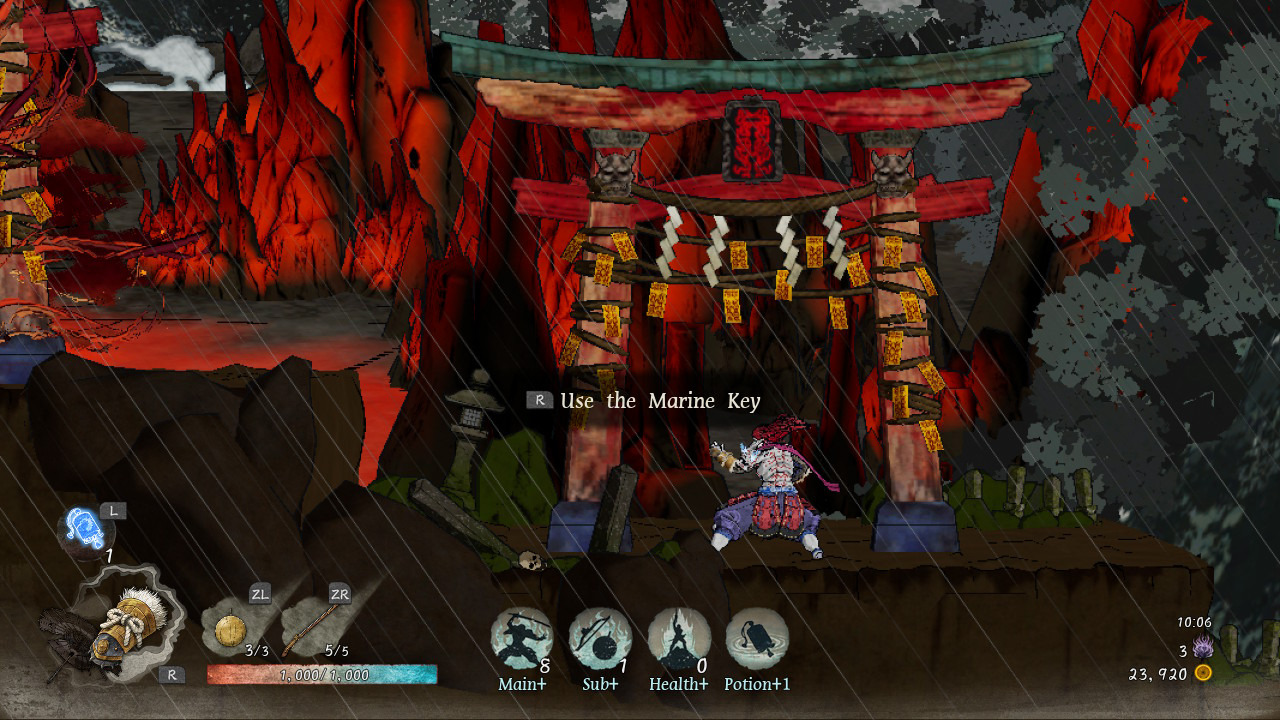Open the Sub+ upgrade icon
This screenshot has height=720, width=1280.
[600, 638]
